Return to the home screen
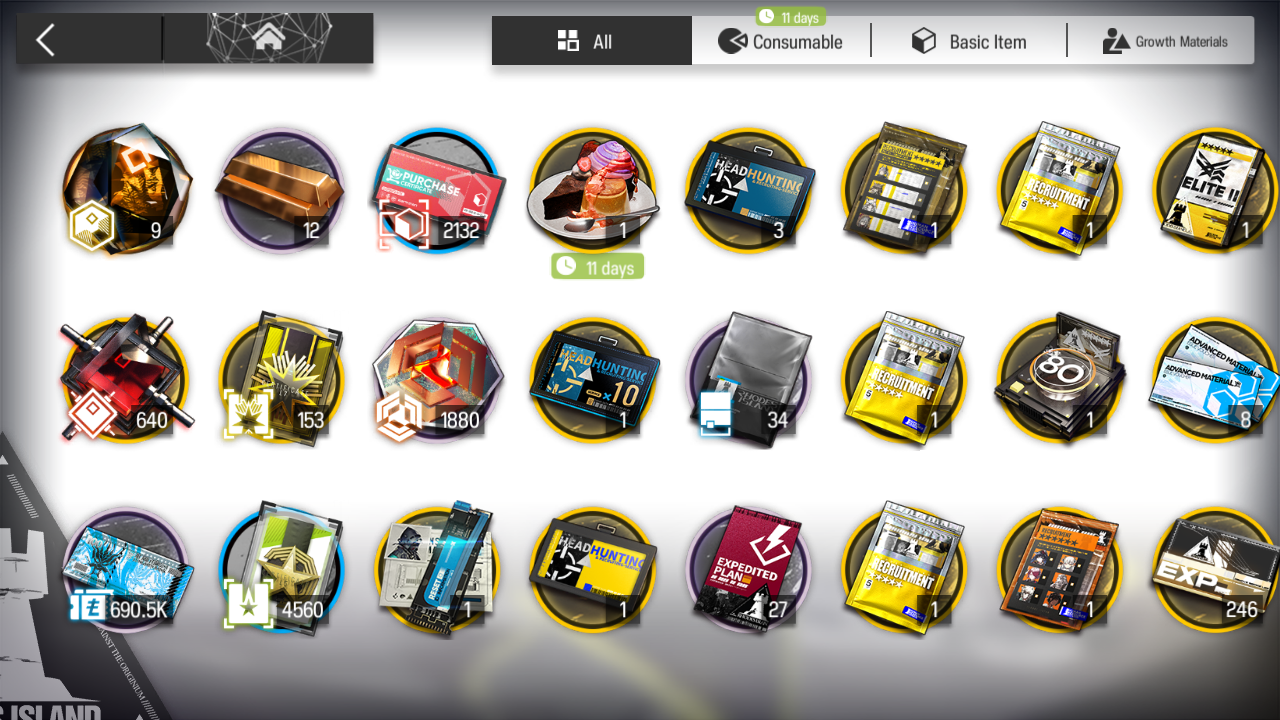 (x=268, y=40)
